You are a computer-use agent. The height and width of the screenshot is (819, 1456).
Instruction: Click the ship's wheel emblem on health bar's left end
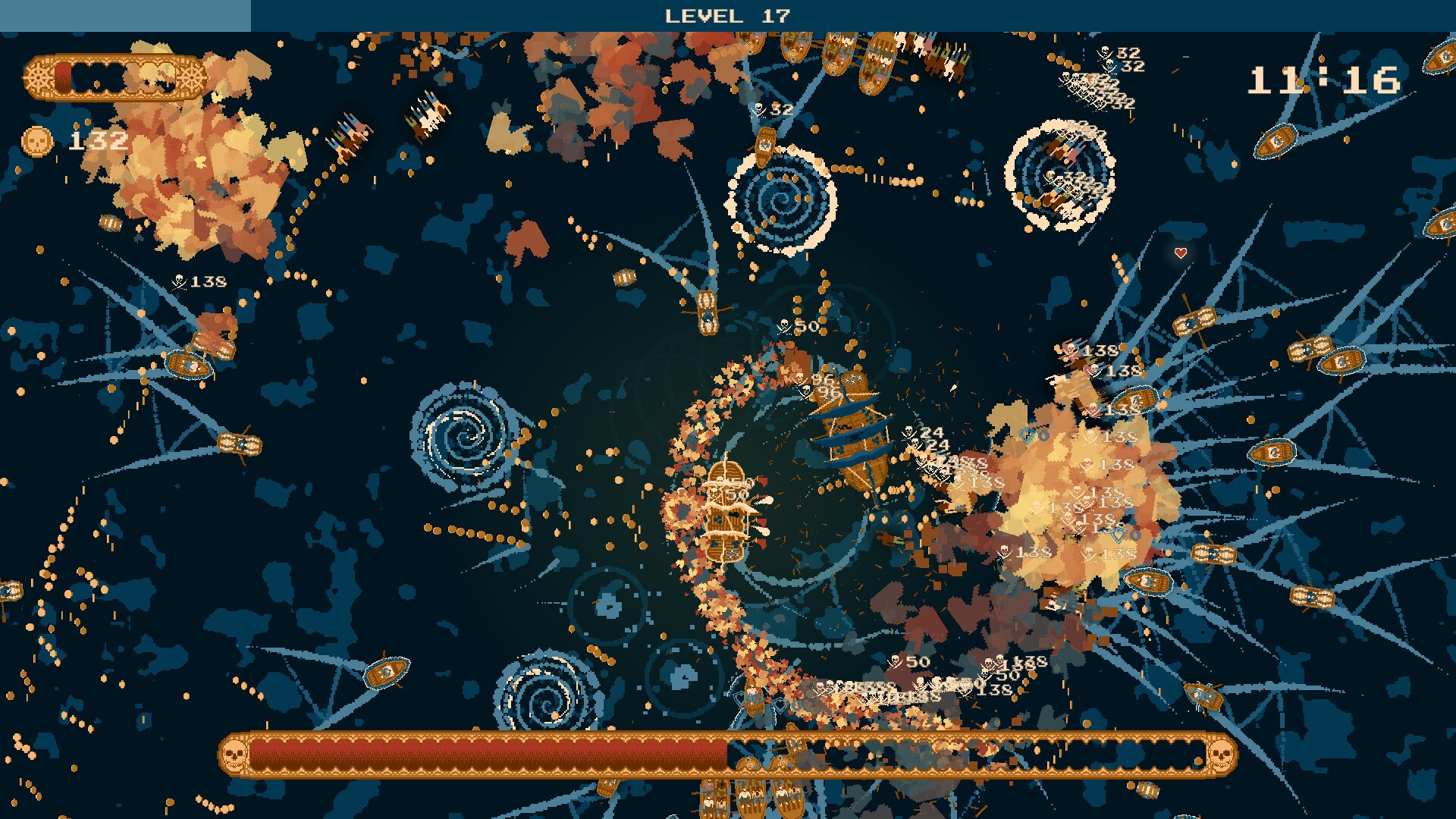pos(39,77)
